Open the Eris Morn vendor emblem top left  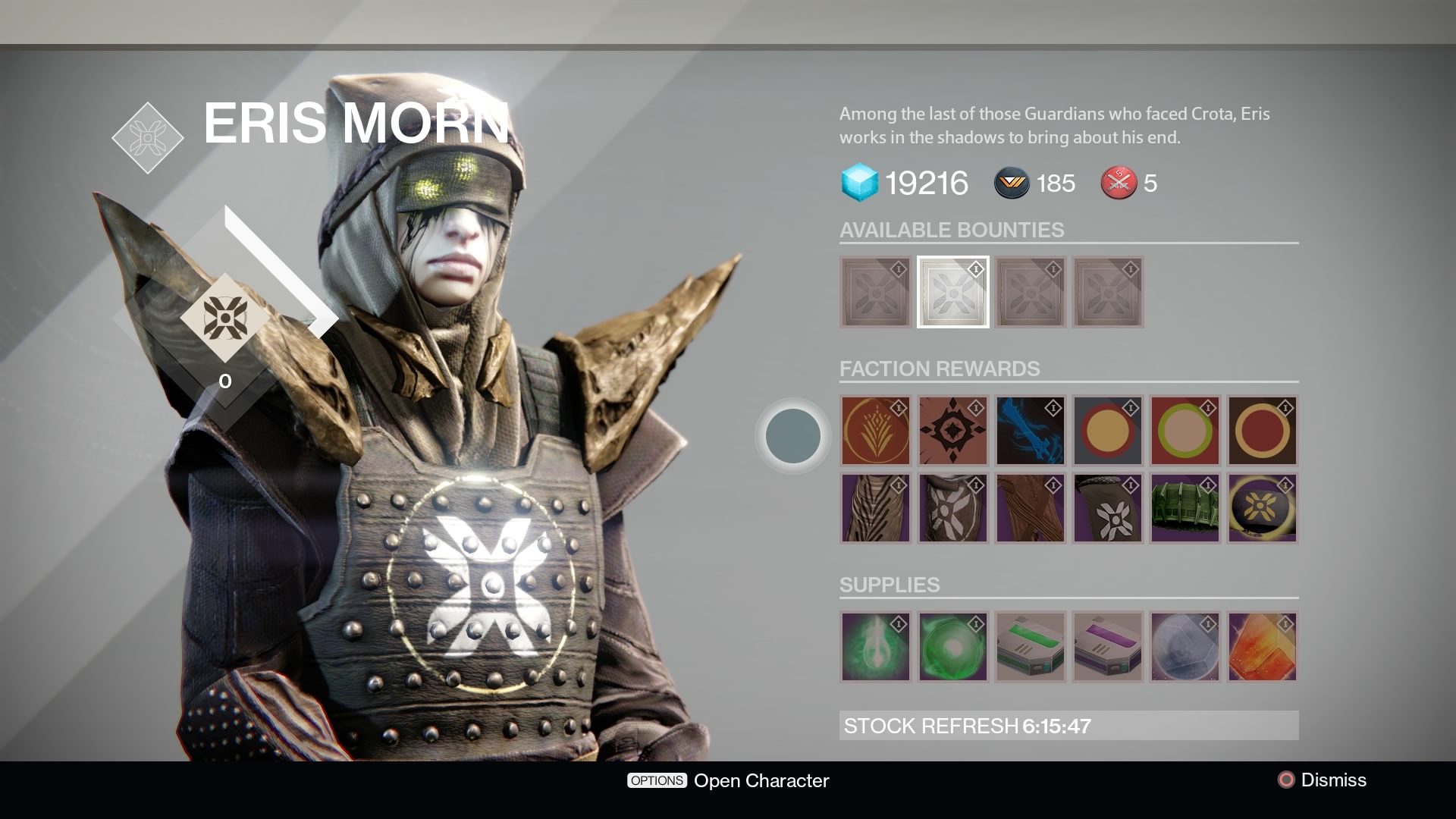[147, 139]
